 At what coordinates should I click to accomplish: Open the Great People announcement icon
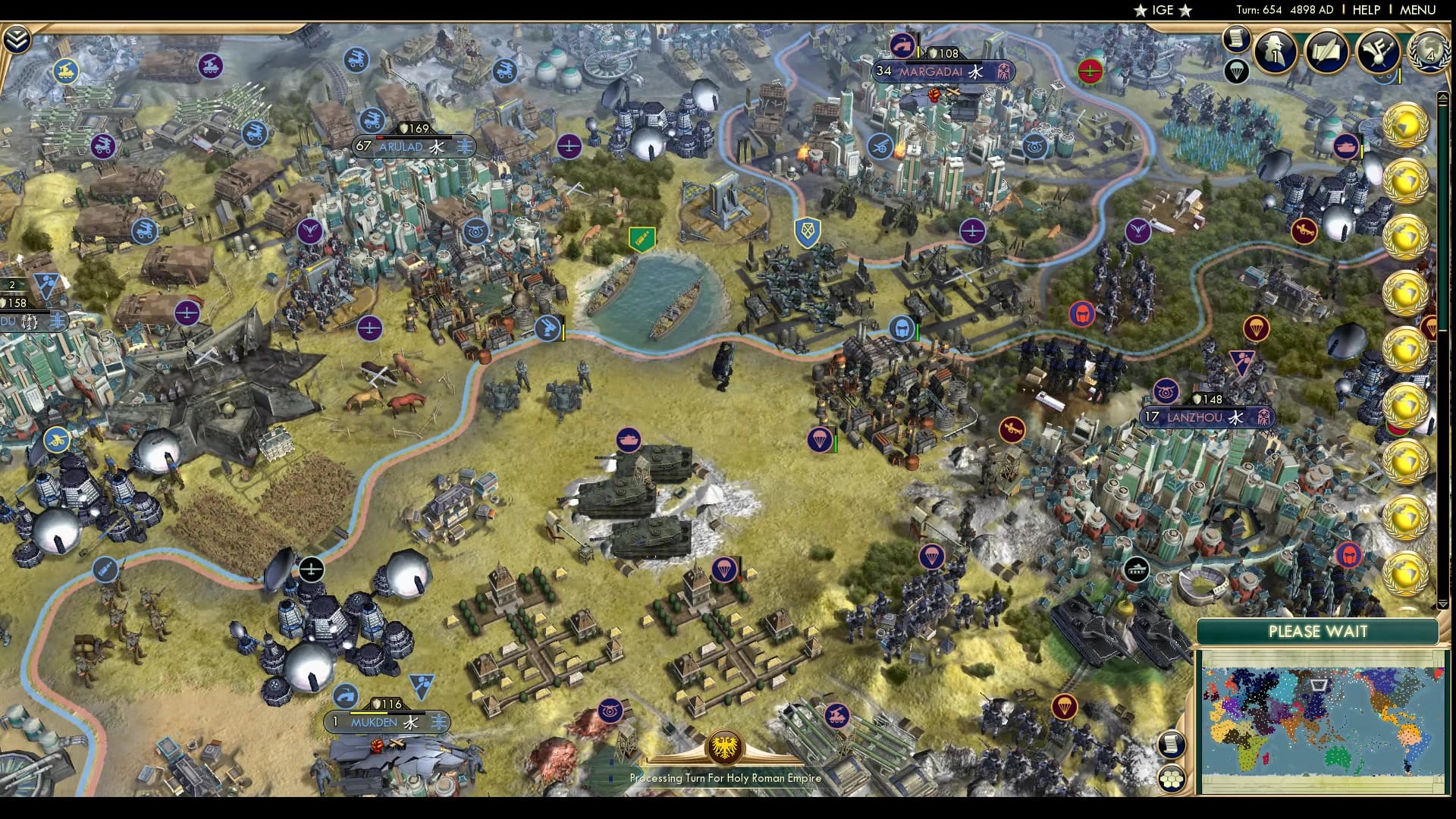[1377, 52]
